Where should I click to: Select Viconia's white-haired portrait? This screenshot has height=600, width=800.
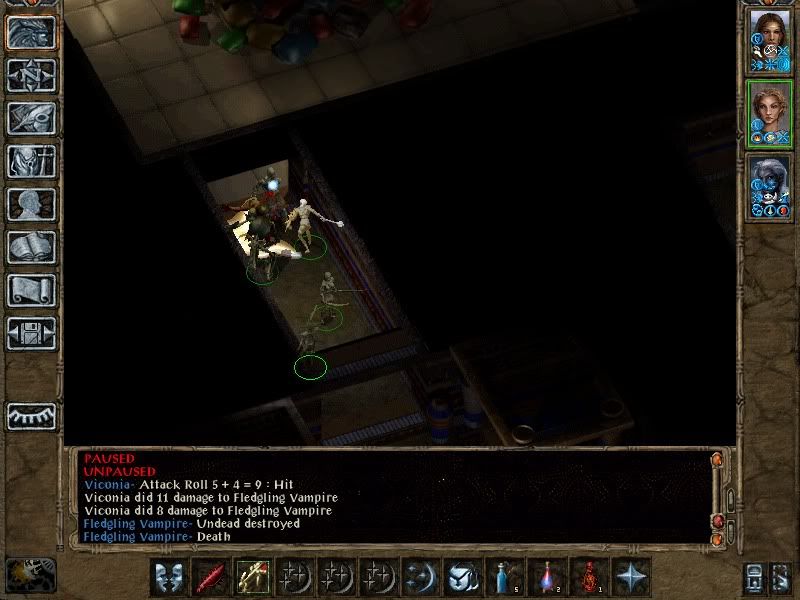pos(769,186)
